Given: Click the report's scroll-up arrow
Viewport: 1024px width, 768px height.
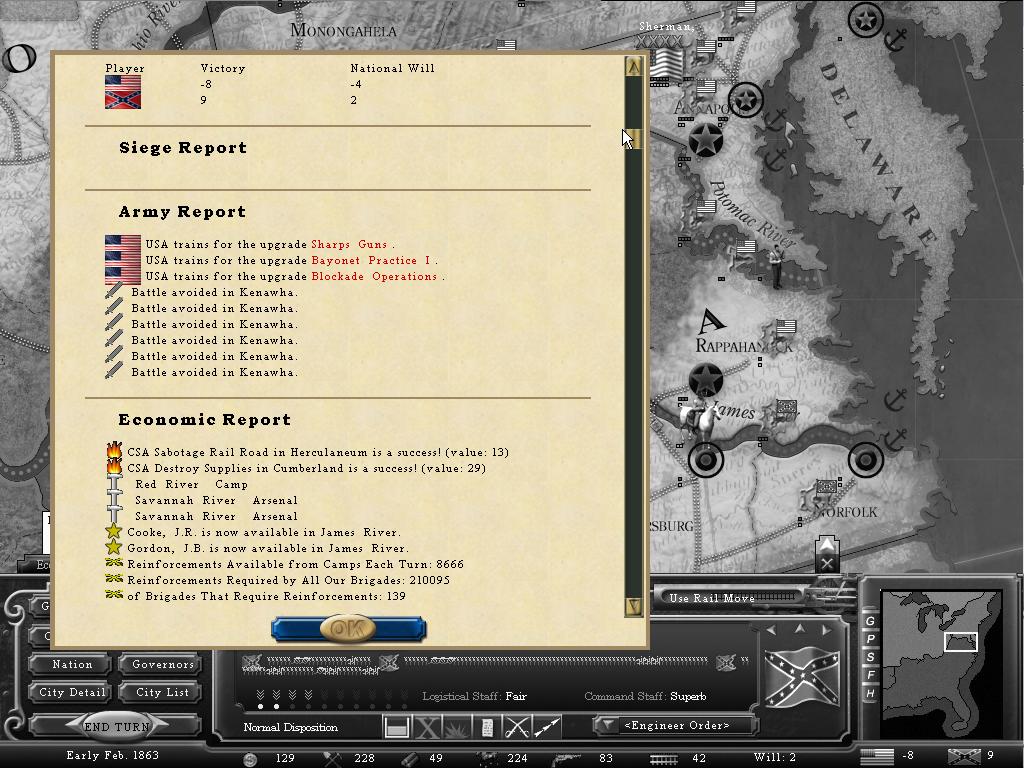Looking at the screenshot, I should [x=633, y=67].
